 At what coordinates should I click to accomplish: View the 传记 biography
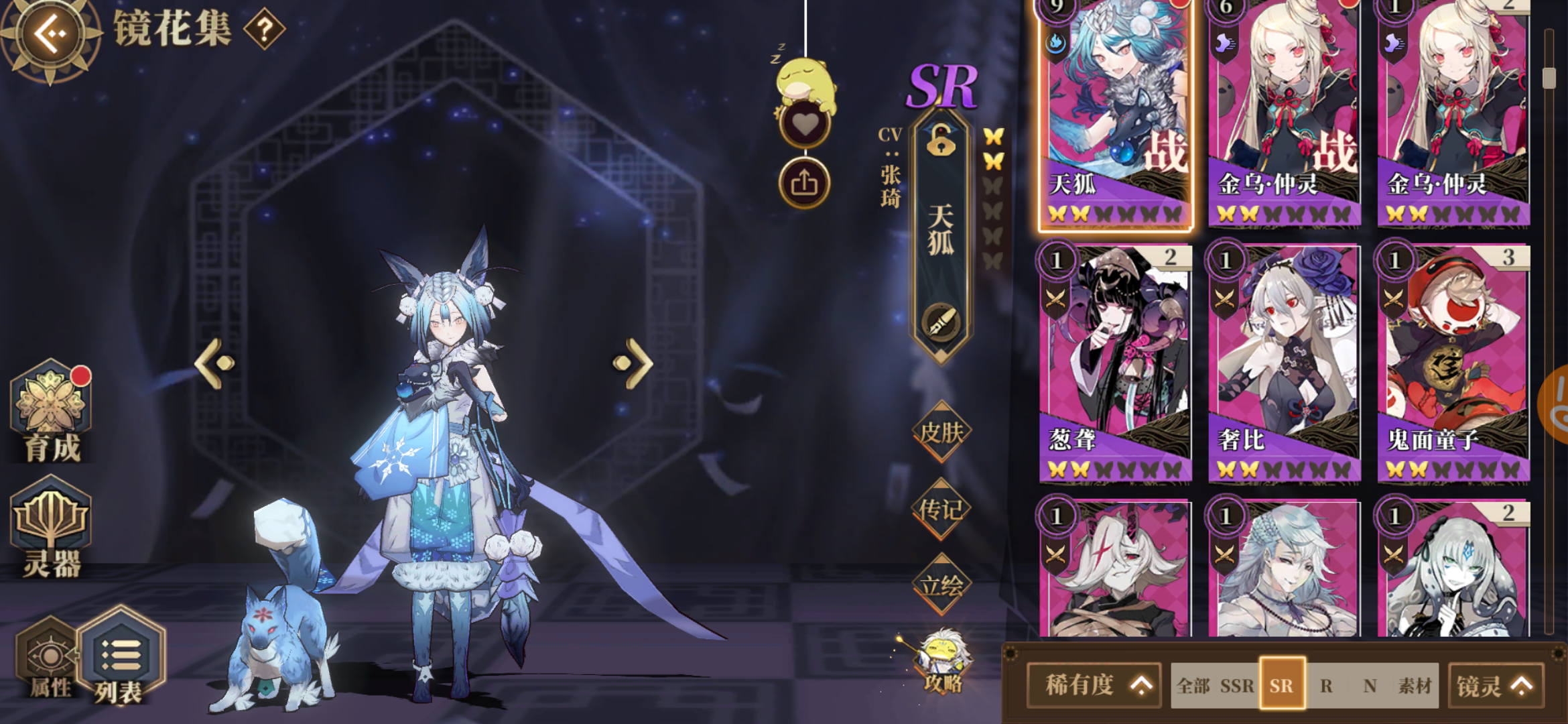coord(942,508)
